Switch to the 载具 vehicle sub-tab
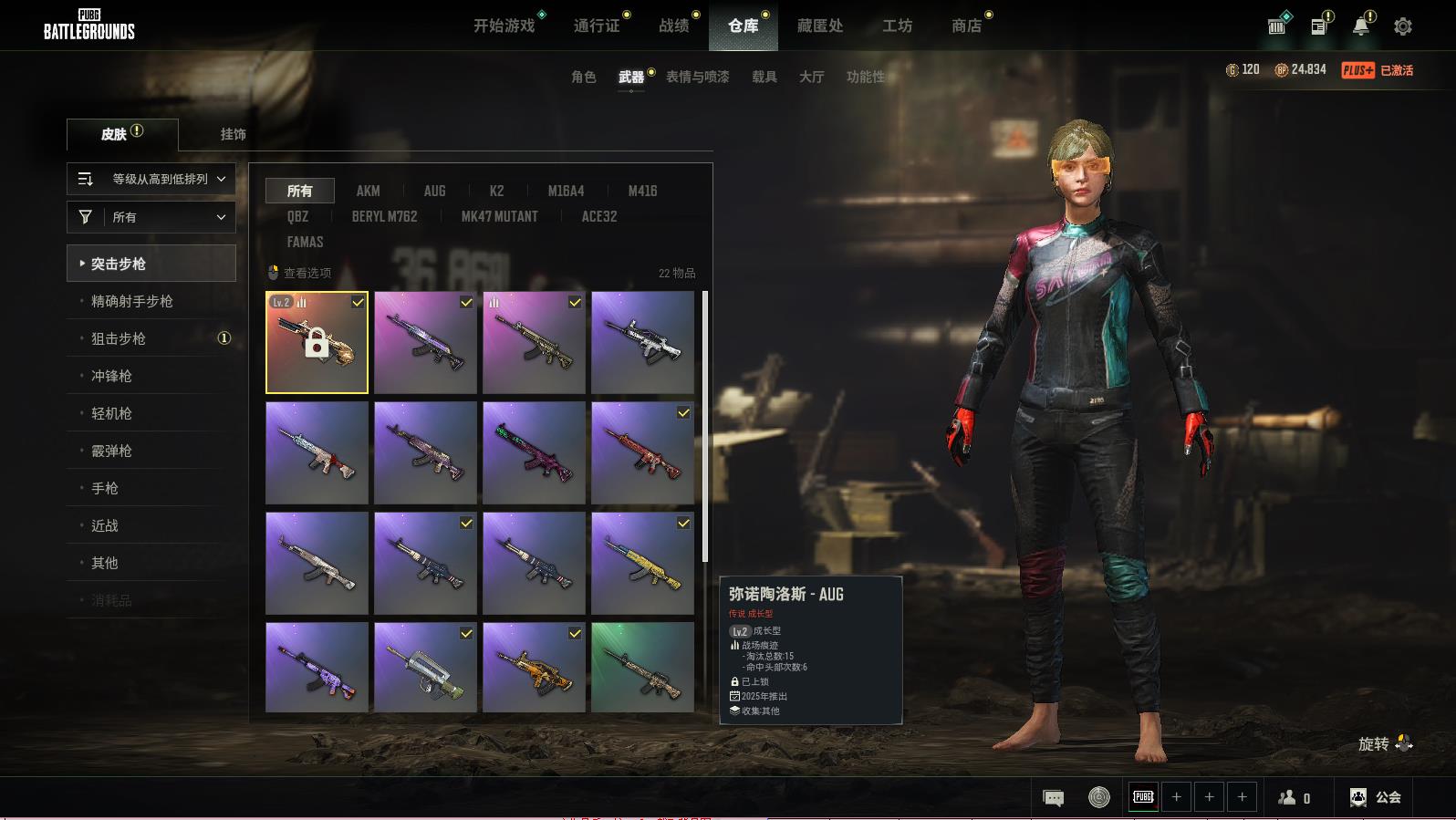The height and width of the screenshot is (820, 1456). (764, 77)
